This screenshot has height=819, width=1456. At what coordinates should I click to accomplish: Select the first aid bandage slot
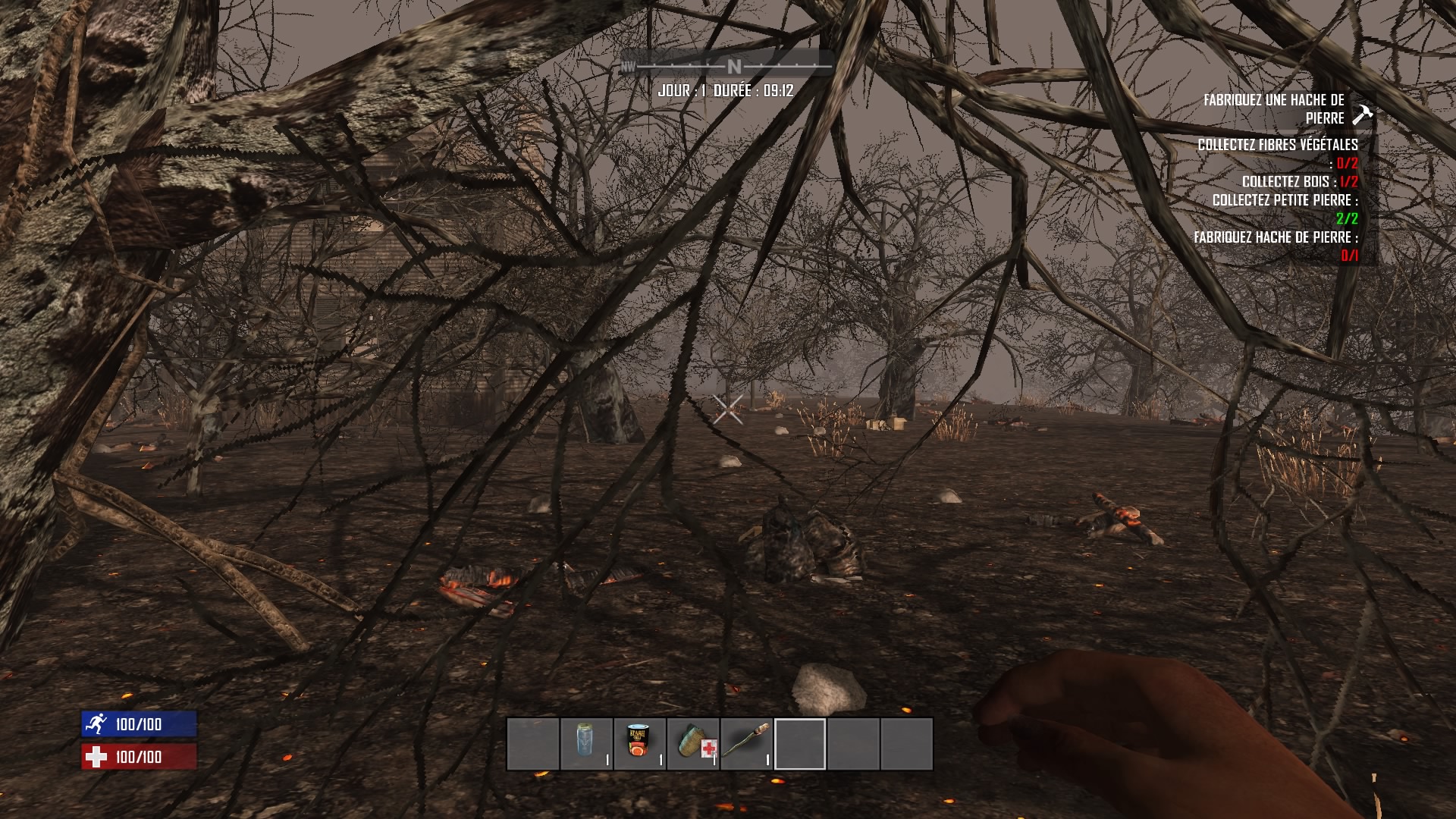tap(693, 744)
